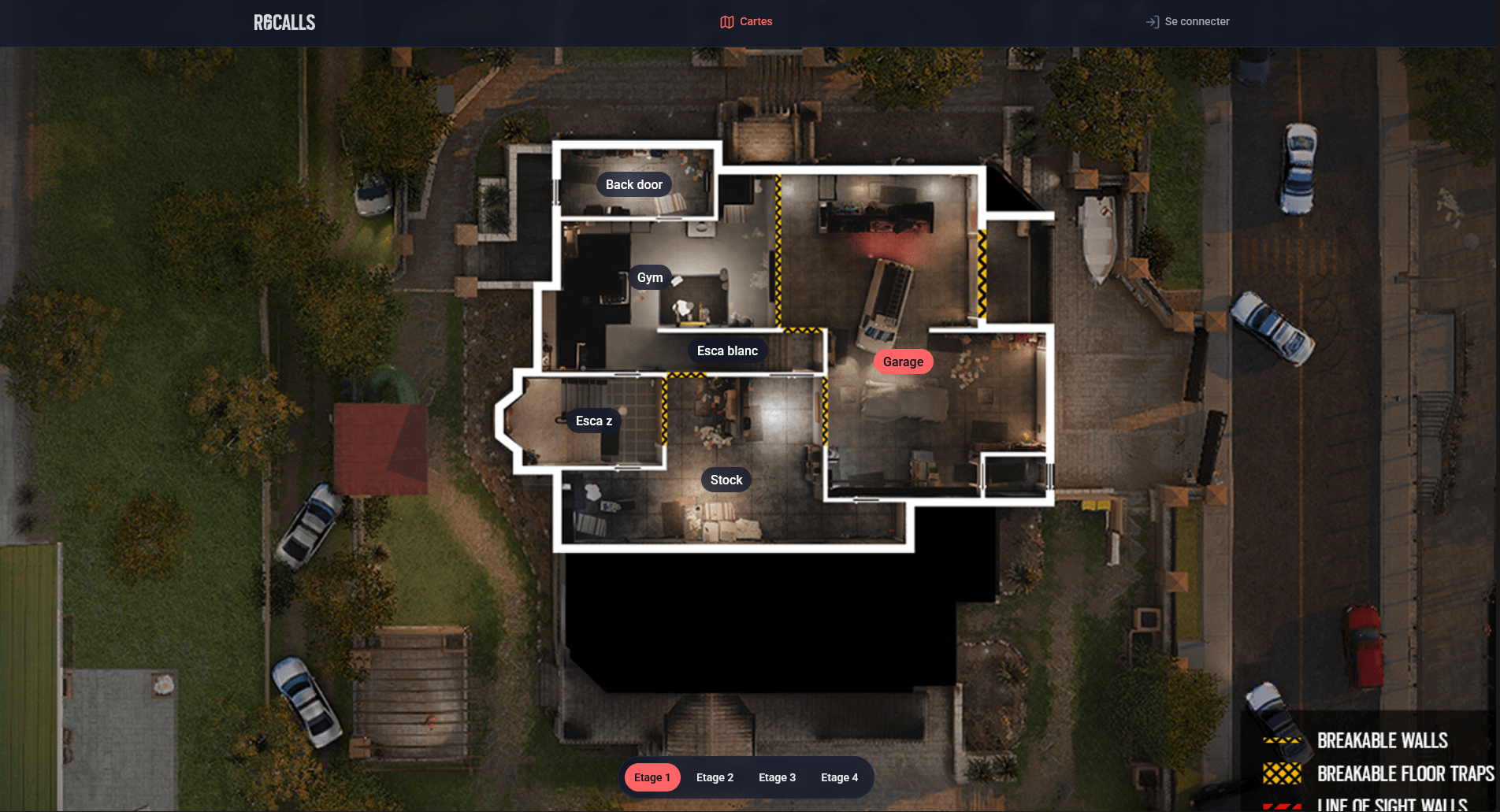Switch to Etage 4 floor
The height and width of the screenshot is (812, 1500).
[x=839, y=777]
